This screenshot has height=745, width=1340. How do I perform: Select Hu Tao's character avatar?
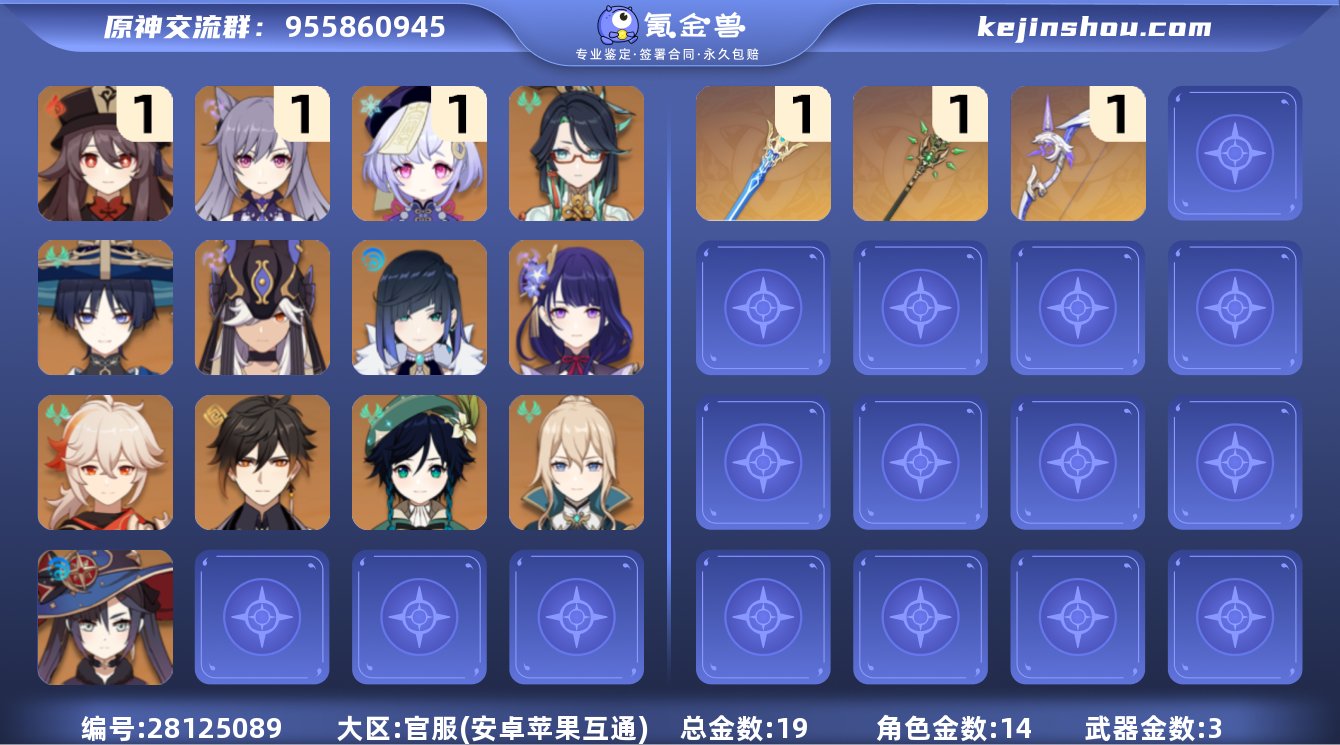tap(105, 154)
